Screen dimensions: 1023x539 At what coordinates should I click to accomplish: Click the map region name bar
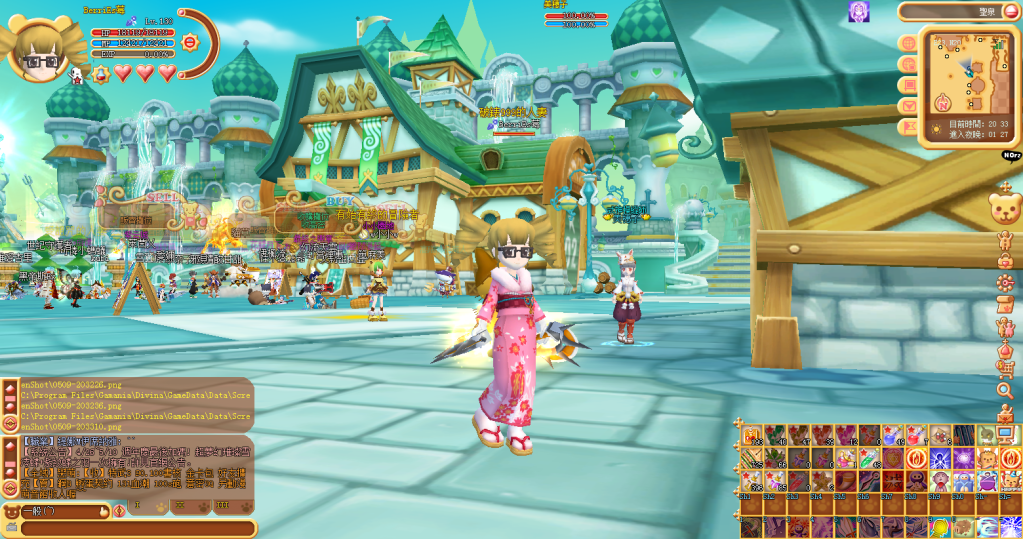click(958, 12)
